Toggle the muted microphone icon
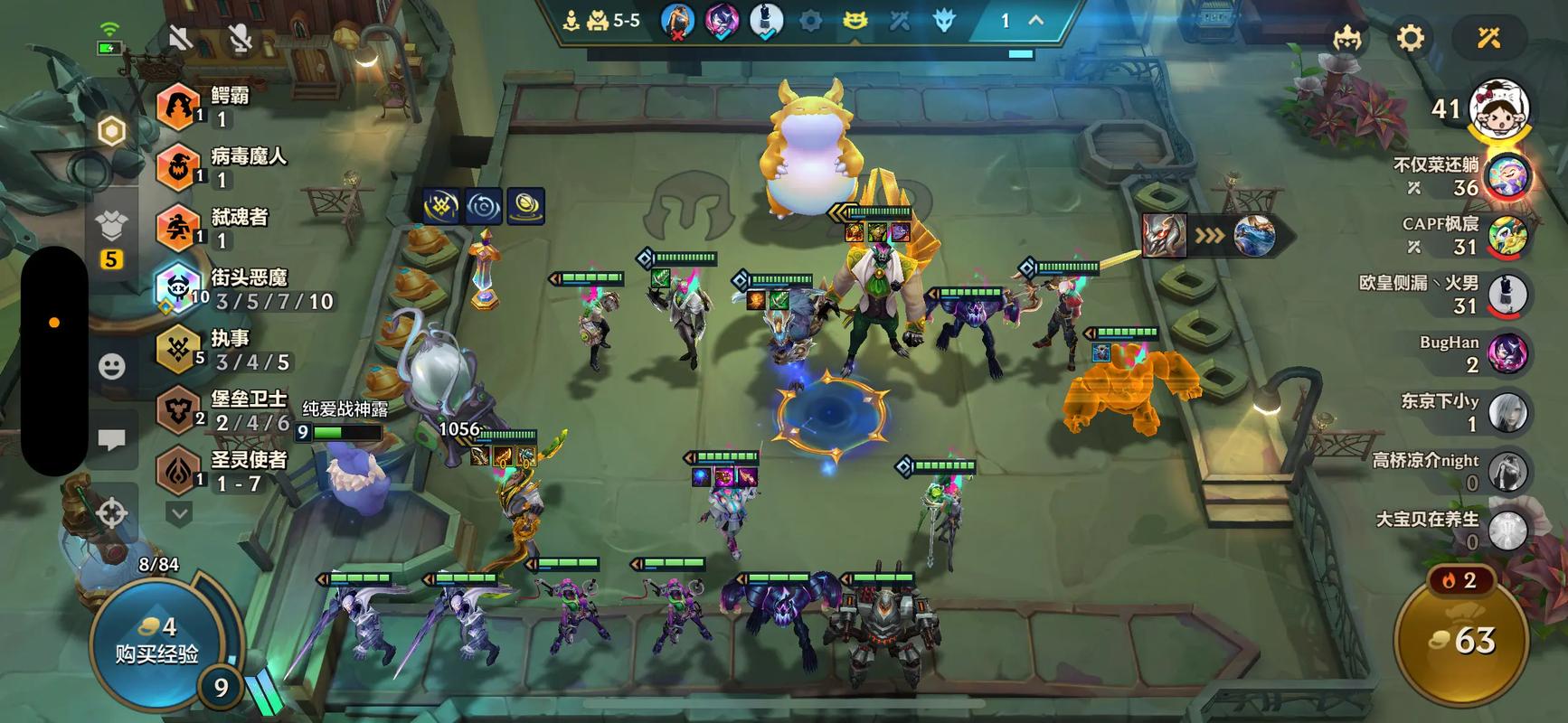The width and height of the screenshot is (1568, 723). point(240,38)
